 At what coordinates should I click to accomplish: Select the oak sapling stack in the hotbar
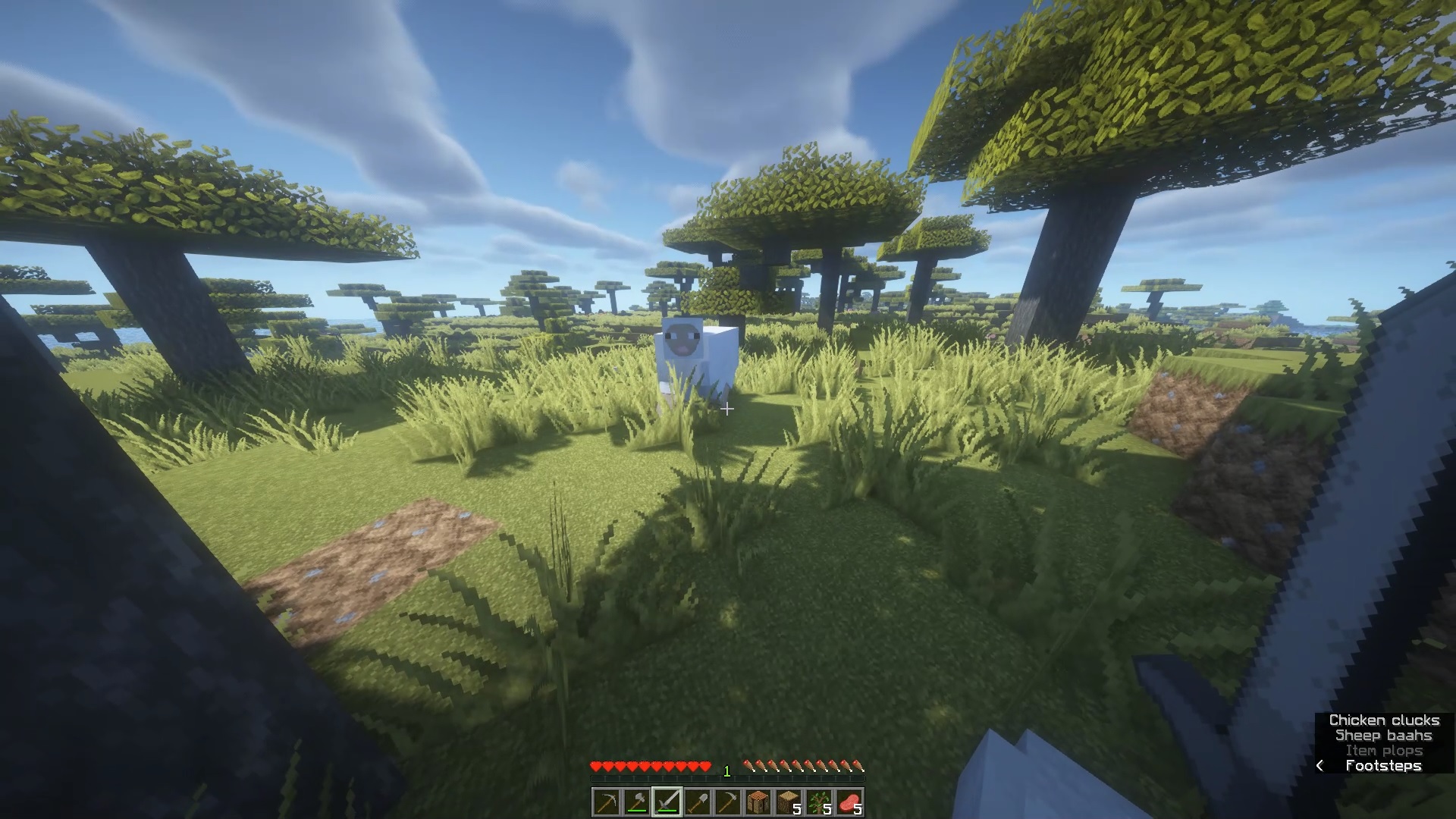819,802
